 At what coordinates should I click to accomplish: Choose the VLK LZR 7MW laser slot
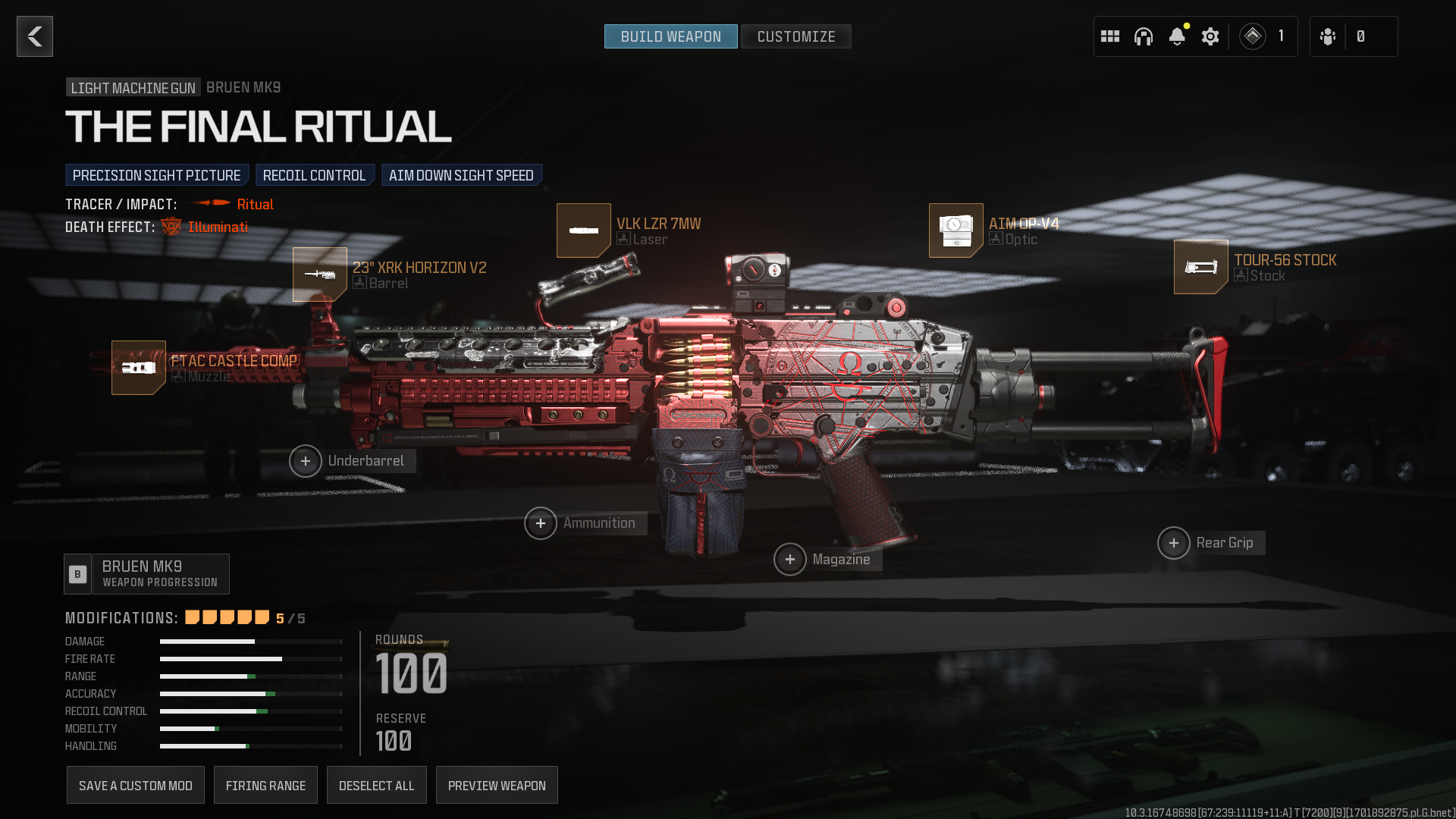coord(584,231)
